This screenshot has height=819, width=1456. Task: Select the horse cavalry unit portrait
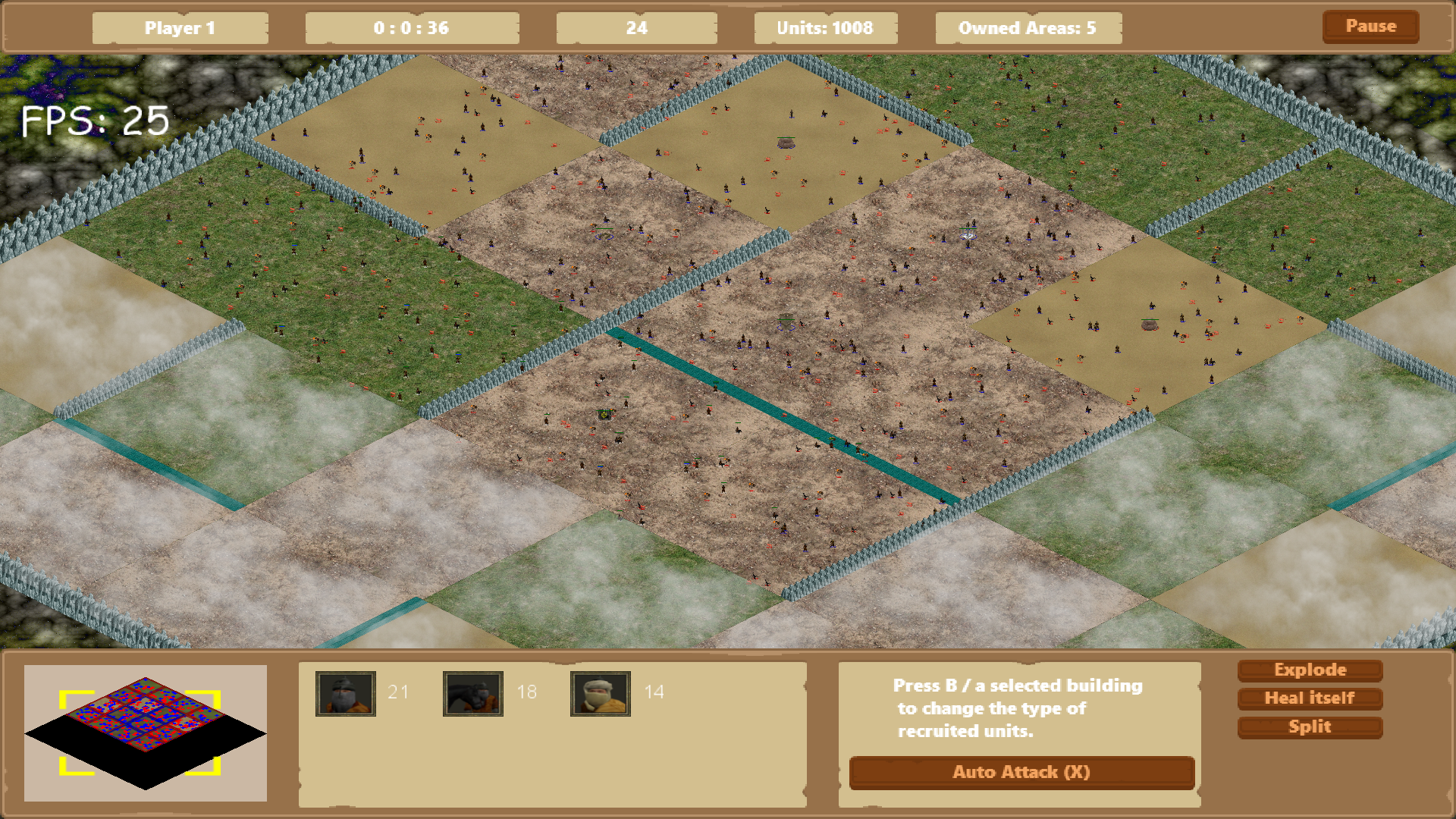pyautogui.click(x=473, y=693)
